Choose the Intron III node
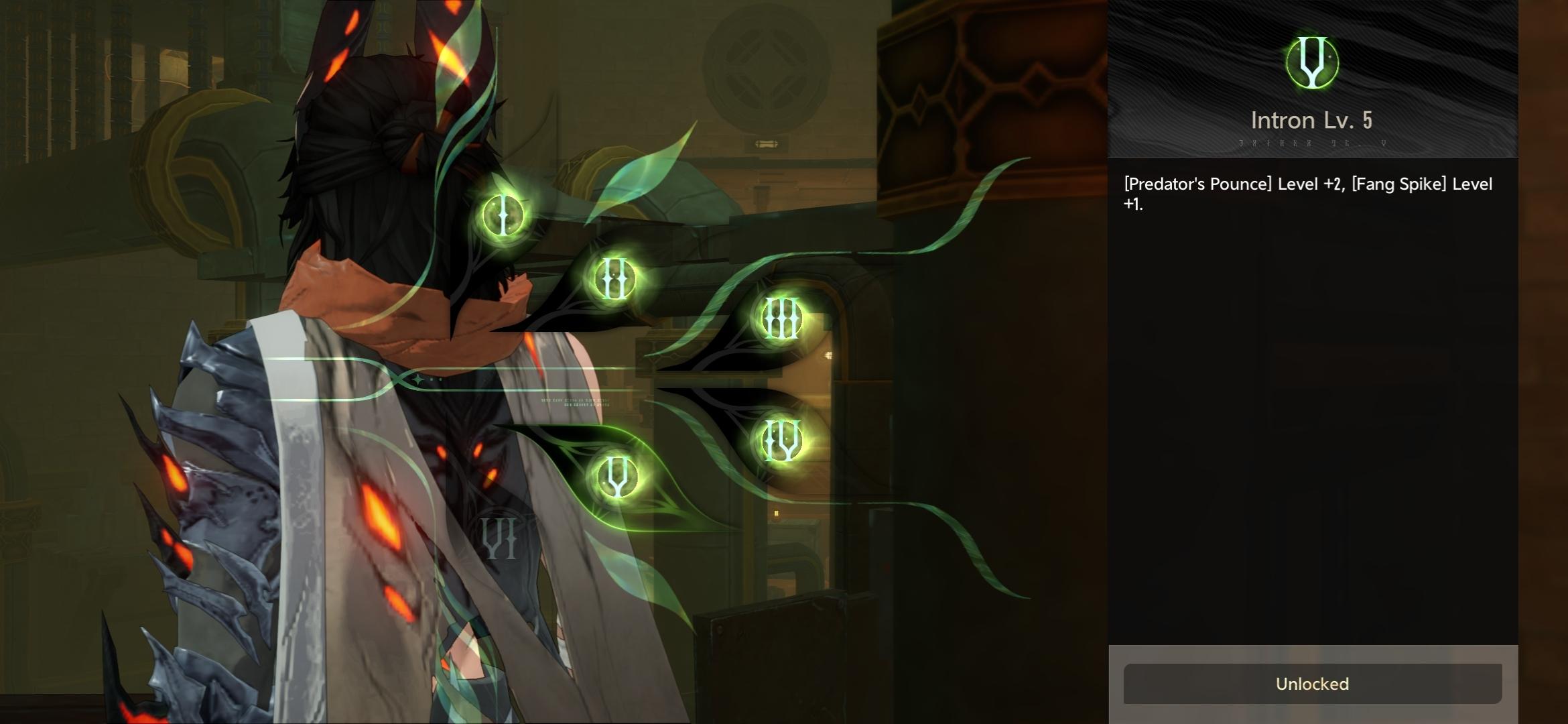Viewport: 1568px width, 724px height. tap(781, 318)
